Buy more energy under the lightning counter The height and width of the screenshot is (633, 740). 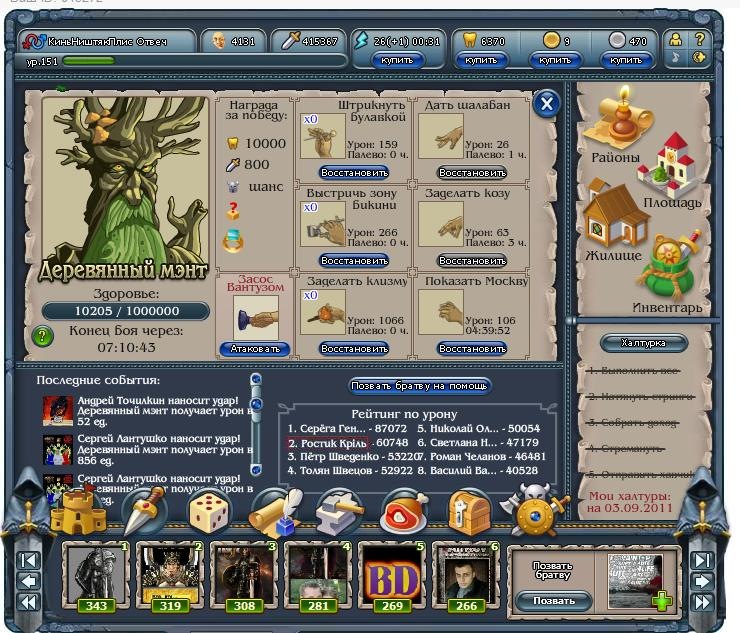(397, 61)
